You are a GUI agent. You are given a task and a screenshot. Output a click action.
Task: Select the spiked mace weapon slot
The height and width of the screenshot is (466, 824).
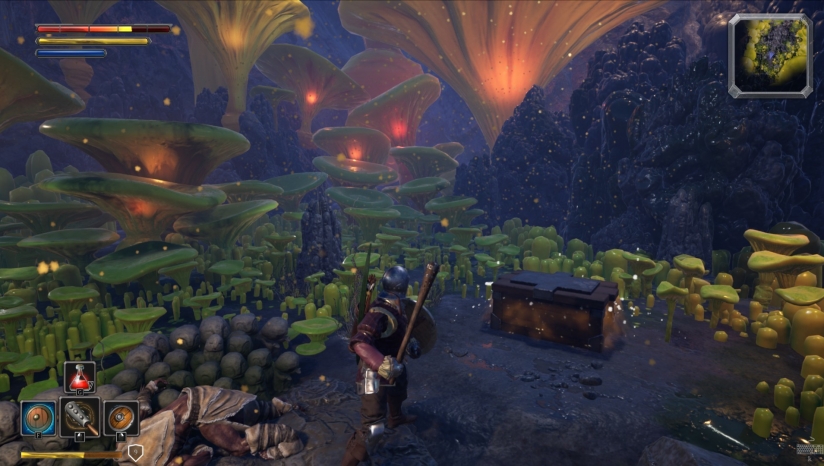click(79, 417)
